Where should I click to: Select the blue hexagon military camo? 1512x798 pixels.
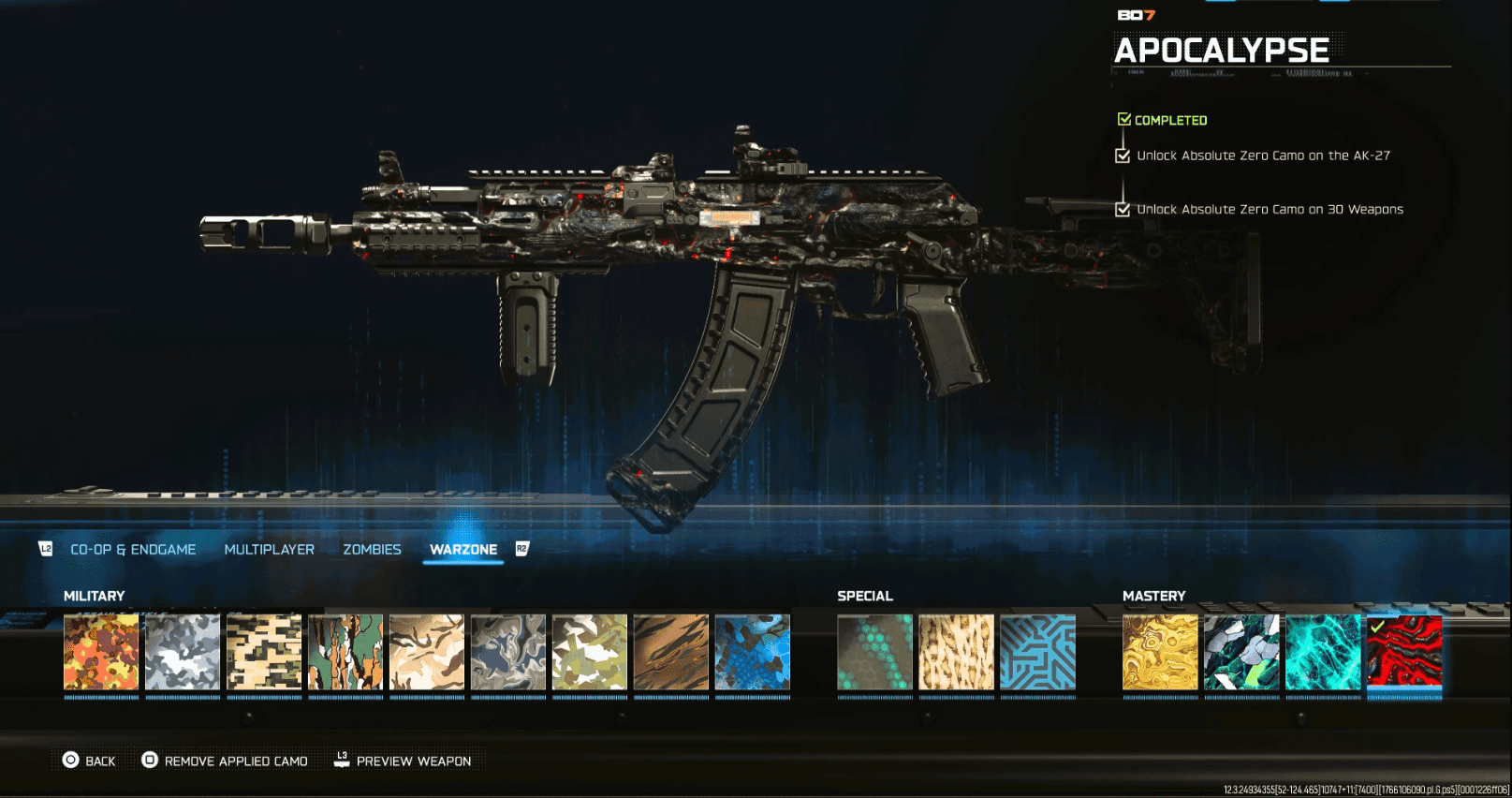pyautogui.click(x=753, y=653)
